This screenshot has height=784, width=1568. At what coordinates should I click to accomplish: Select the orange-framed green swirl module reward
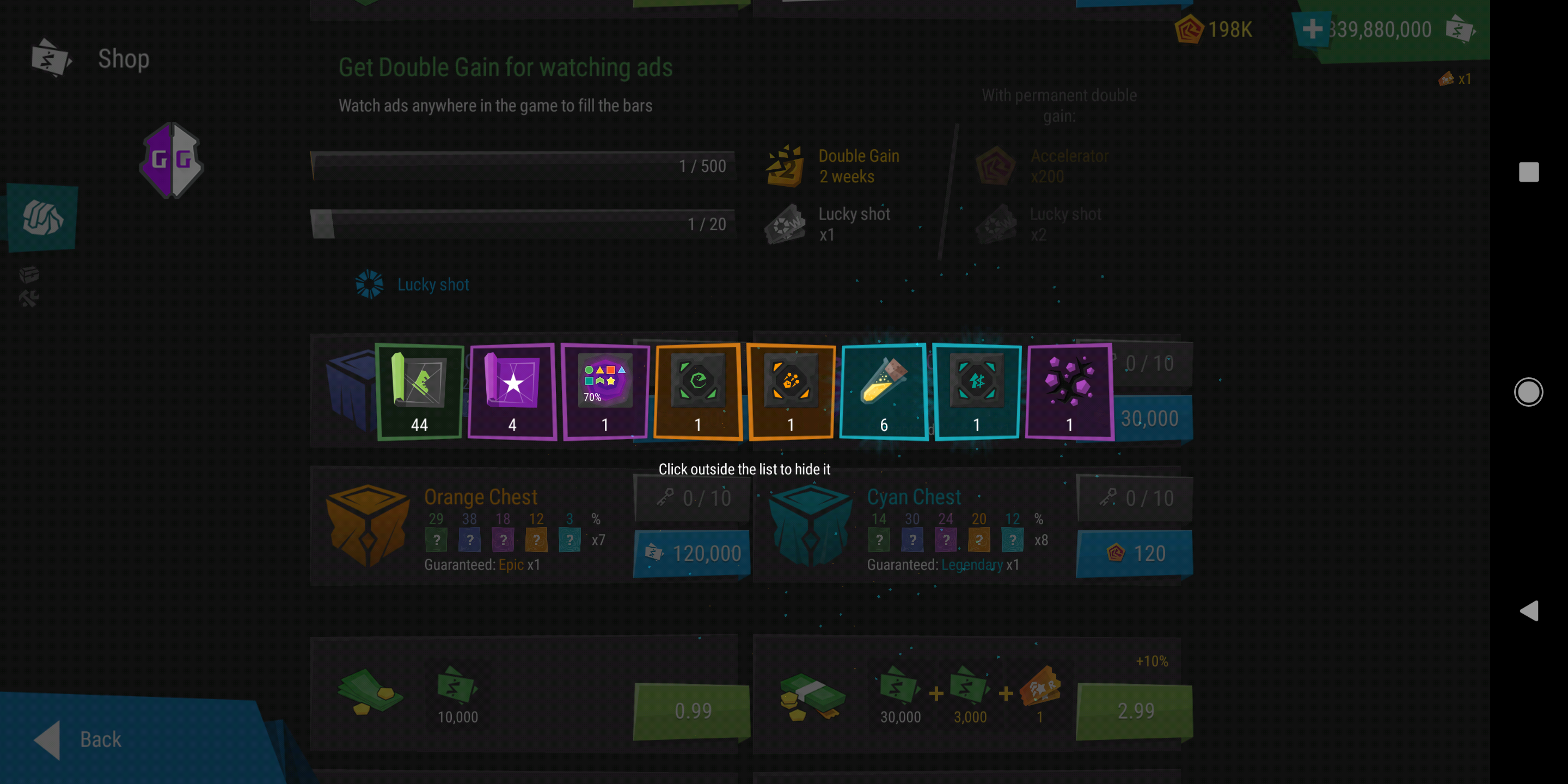(x=697, y=391)
